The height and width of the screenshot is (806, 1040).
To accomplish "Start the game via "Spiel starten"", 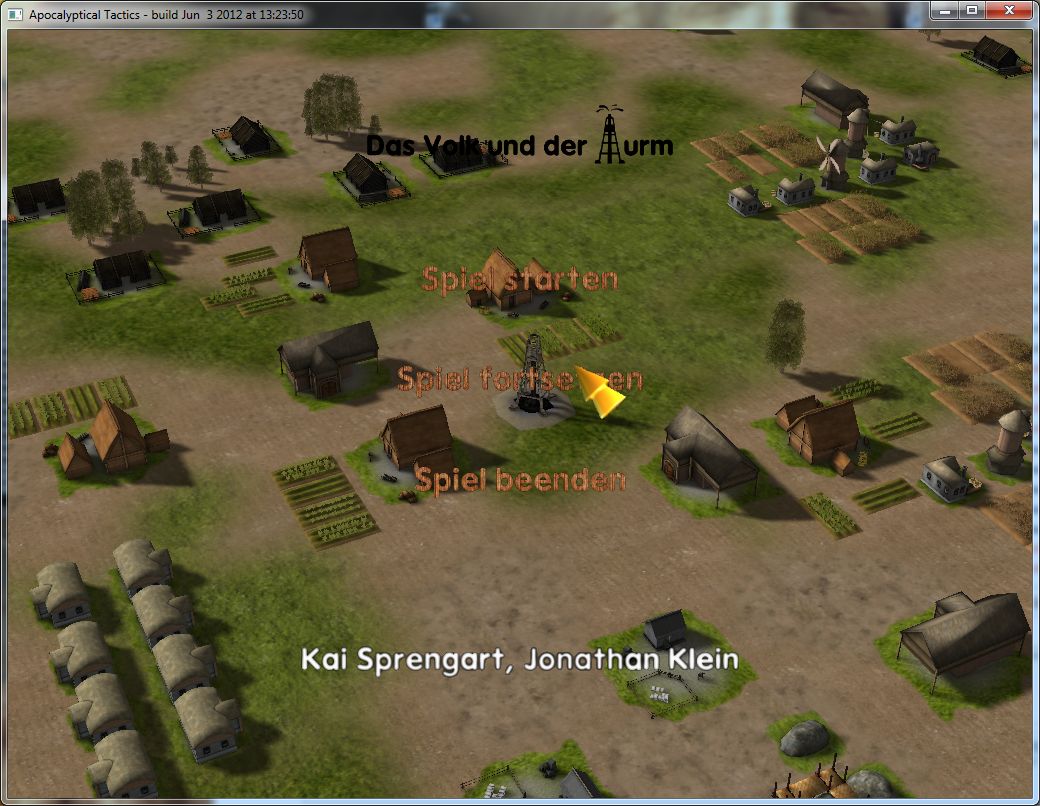I will point(519,279).
